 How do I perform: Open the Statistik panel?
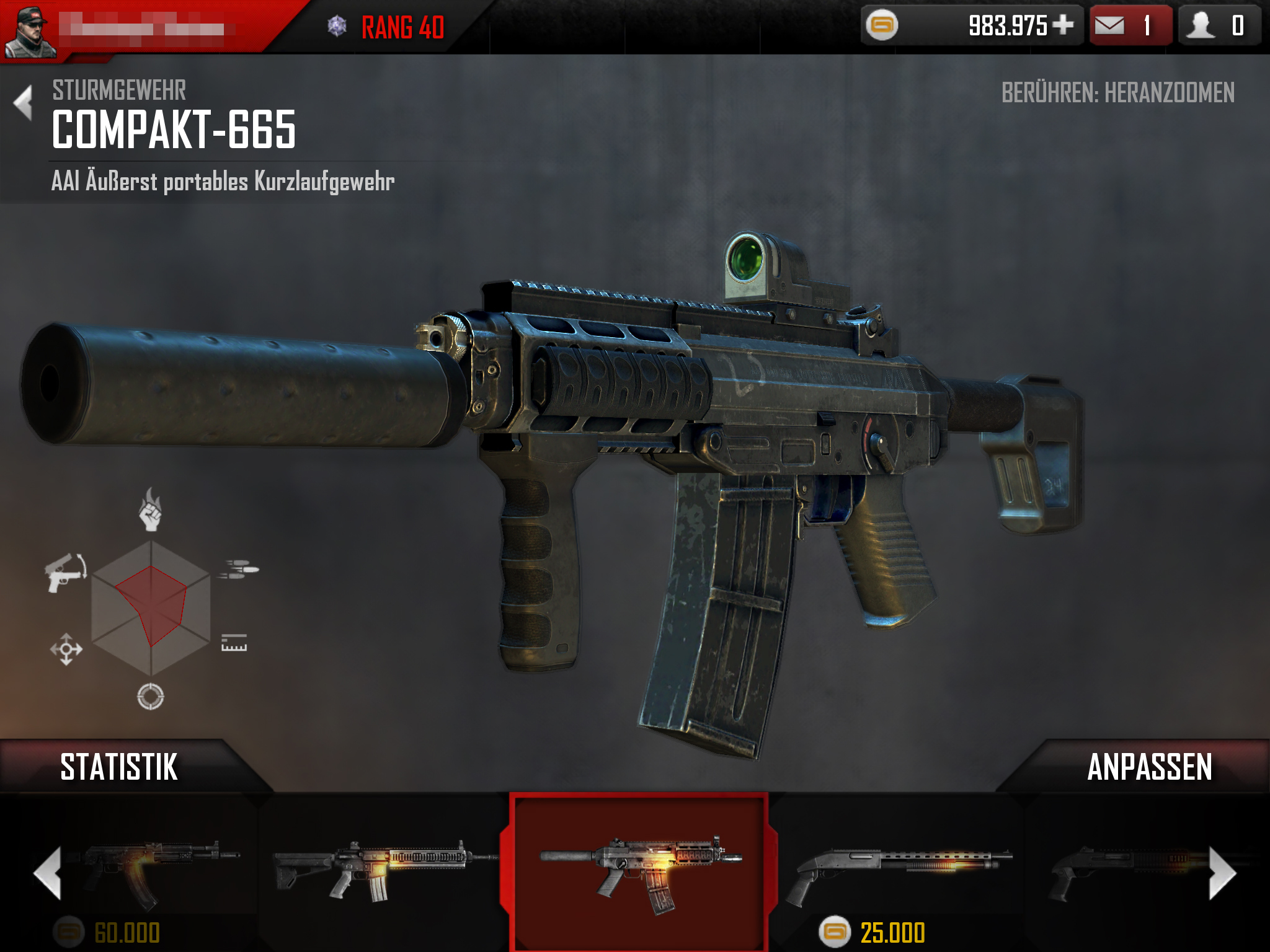[119, 767]
